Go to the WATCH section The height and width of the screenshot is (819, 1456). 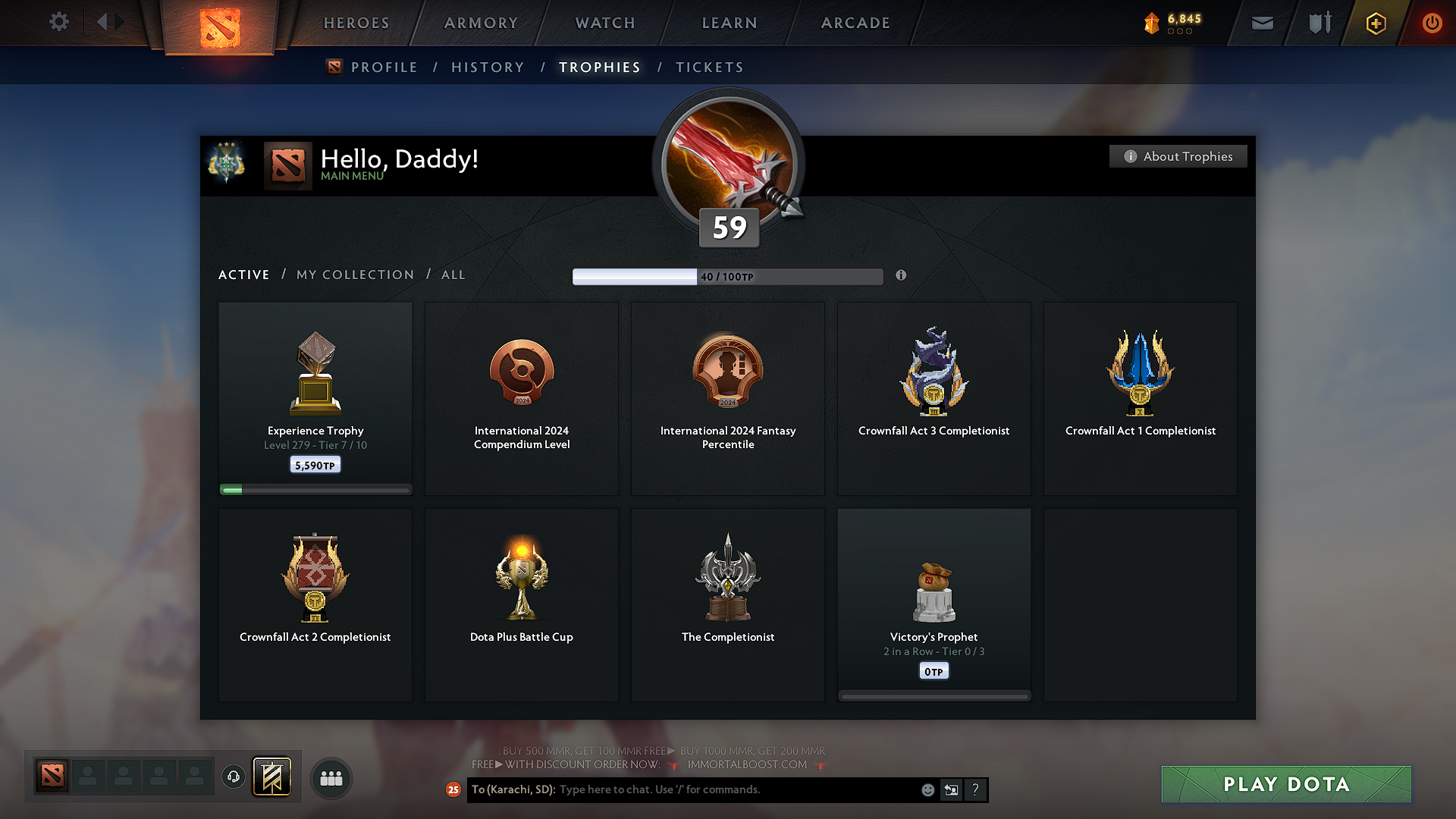click(604, 23)
